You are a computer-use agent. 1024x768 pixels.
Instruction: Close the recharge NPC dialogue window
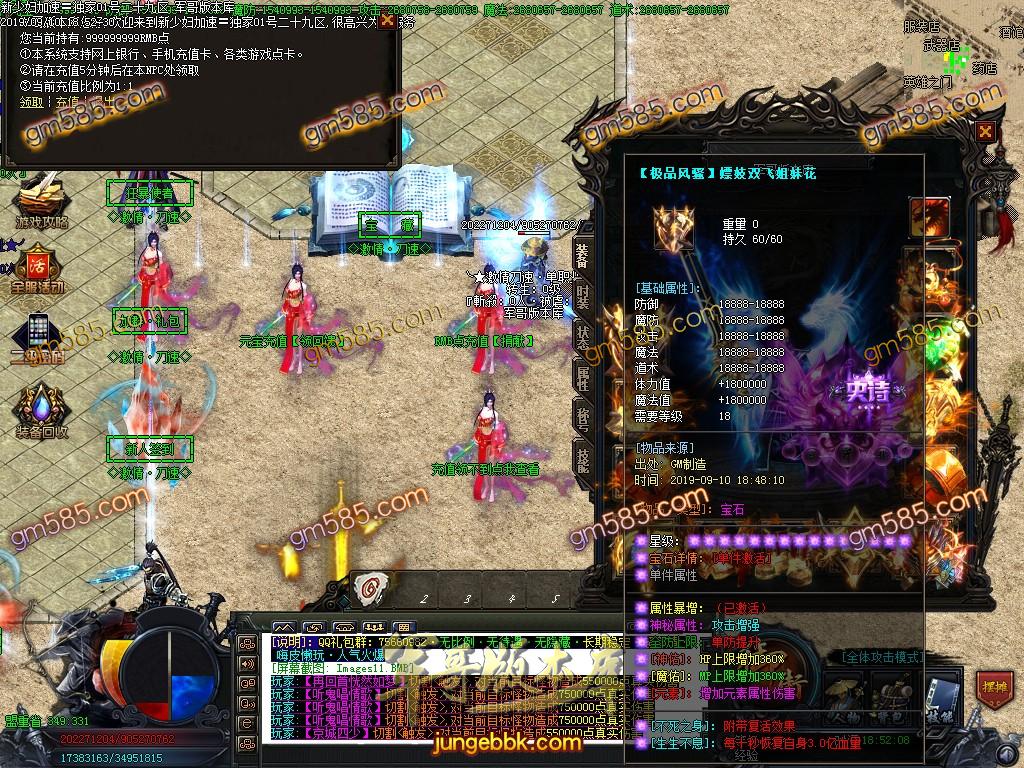pos(387,20)
